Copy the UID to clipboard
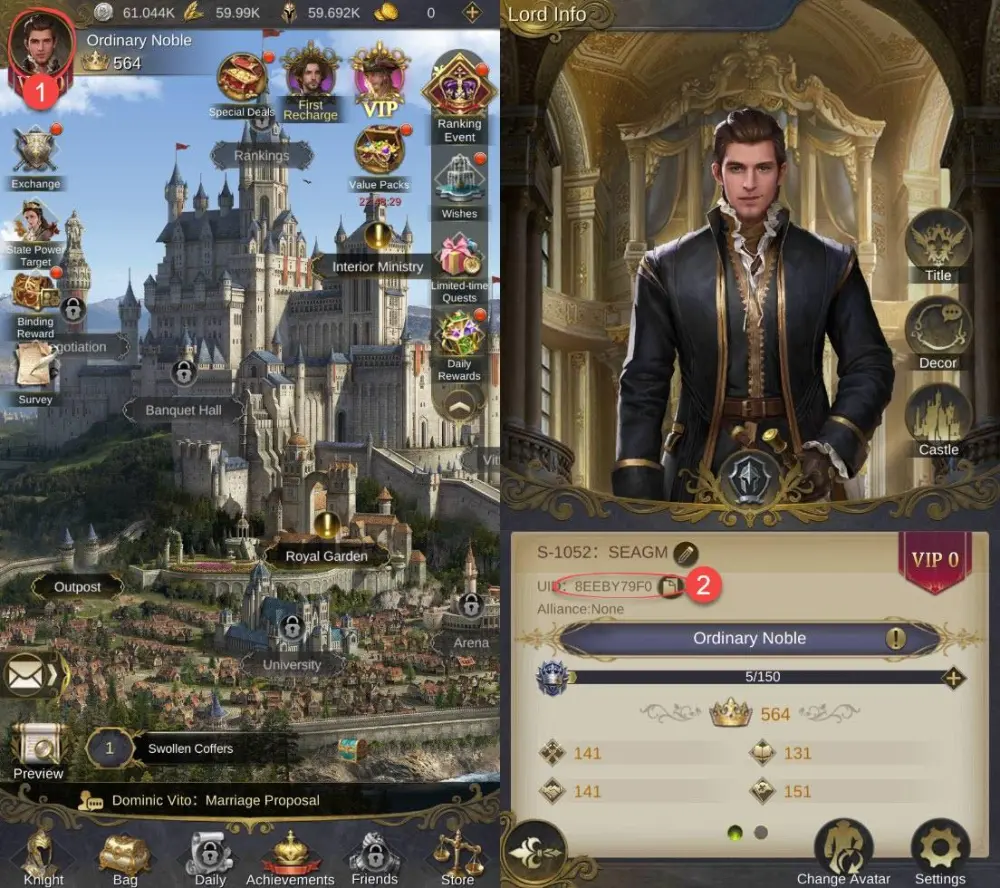1000x888 pixels. [670, 585]
